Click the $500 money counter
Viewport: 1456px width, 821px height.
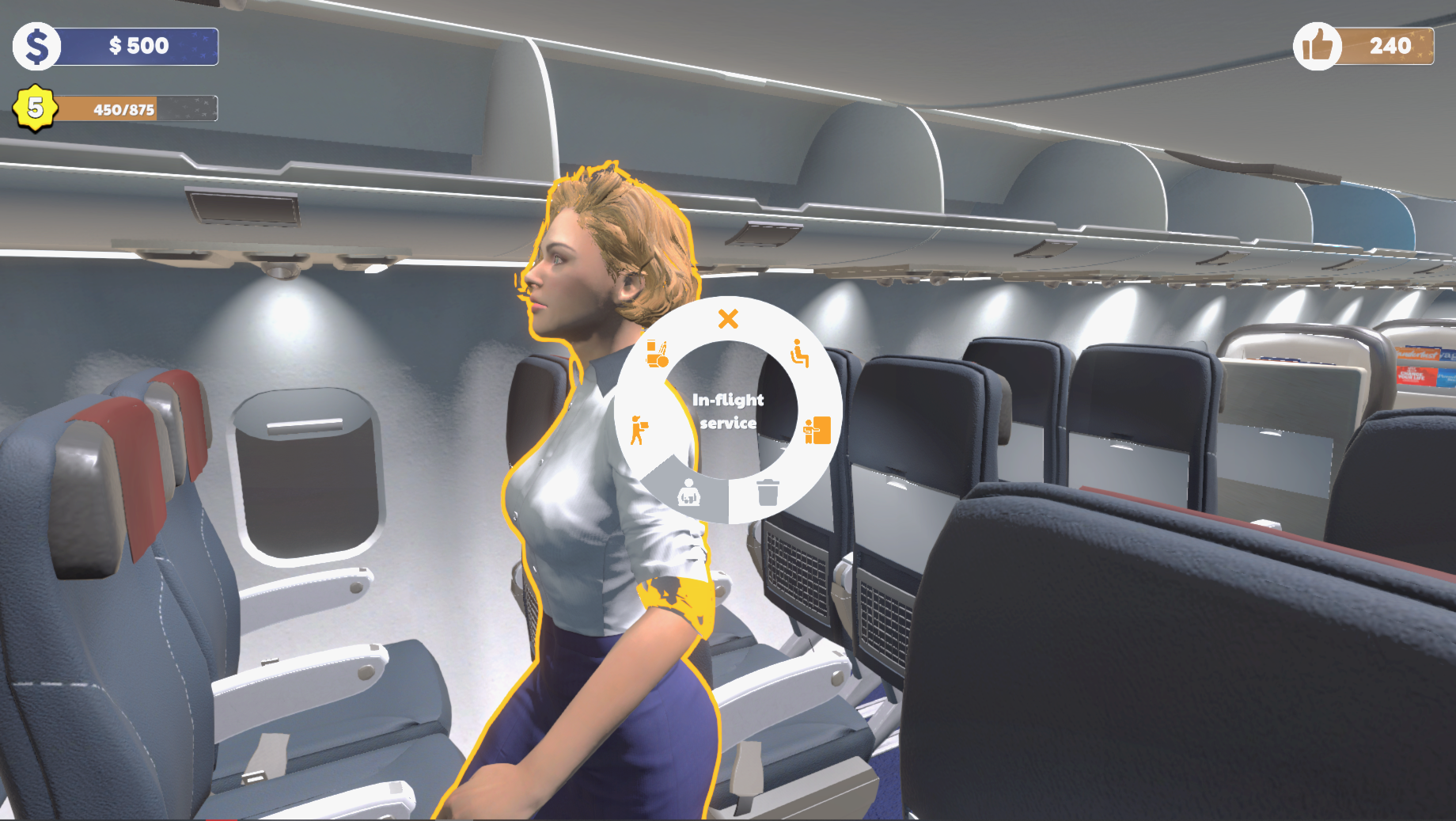coord(138,45)
